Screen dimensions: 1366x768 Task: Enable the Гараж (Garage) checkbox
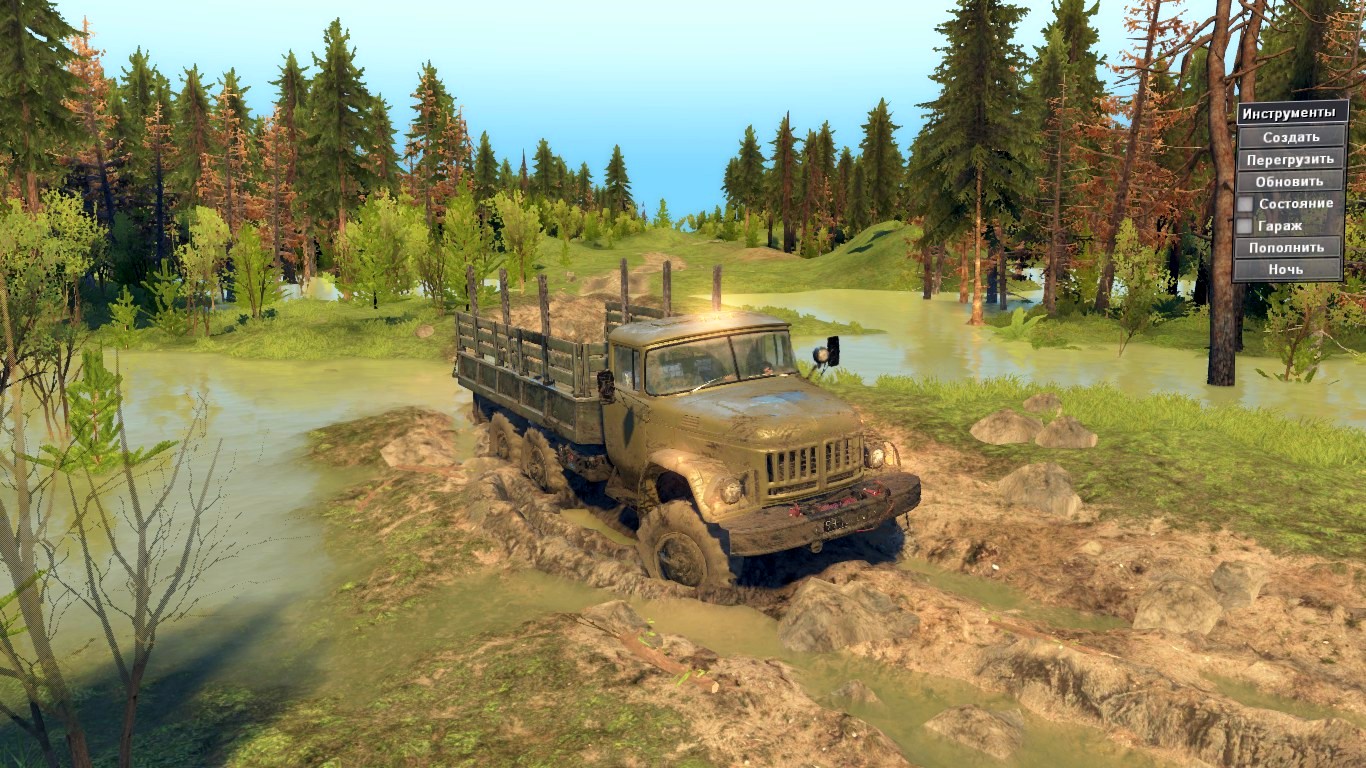(1245, 224)
